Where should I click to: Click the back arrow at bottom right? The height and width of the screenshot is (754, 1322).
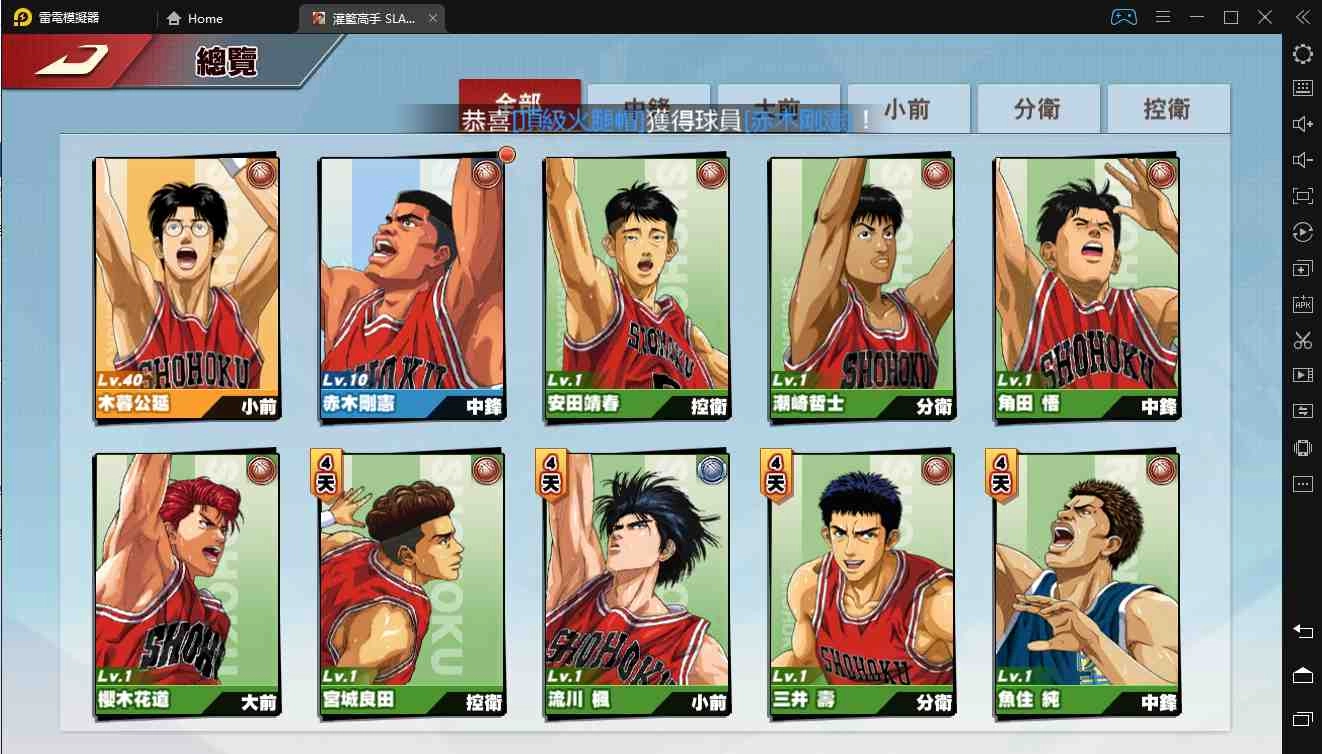(x=1303, y=632)
